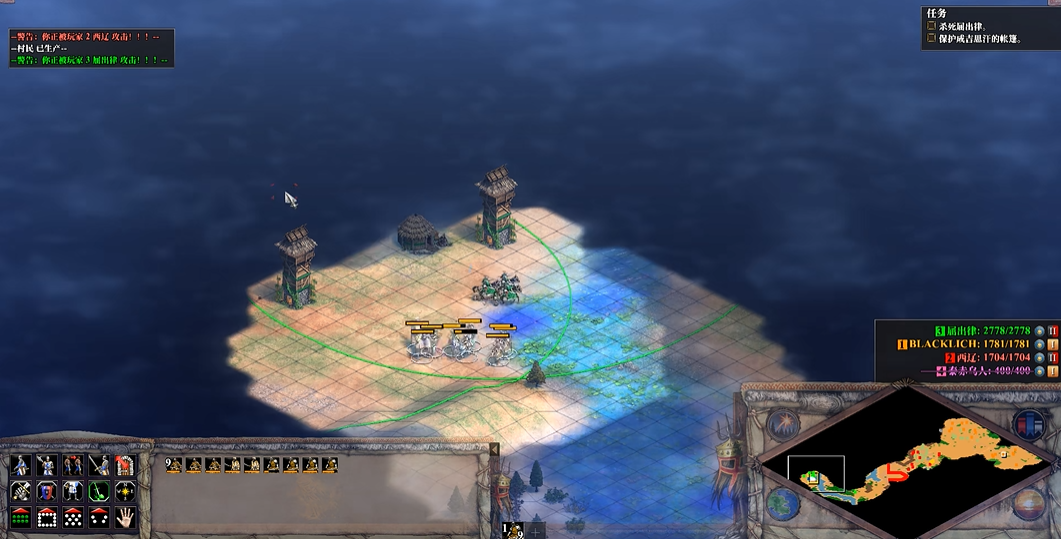Click the globe button beside the minimap
This screenshot has width=1061, height=539.
[x=782, y=502]
